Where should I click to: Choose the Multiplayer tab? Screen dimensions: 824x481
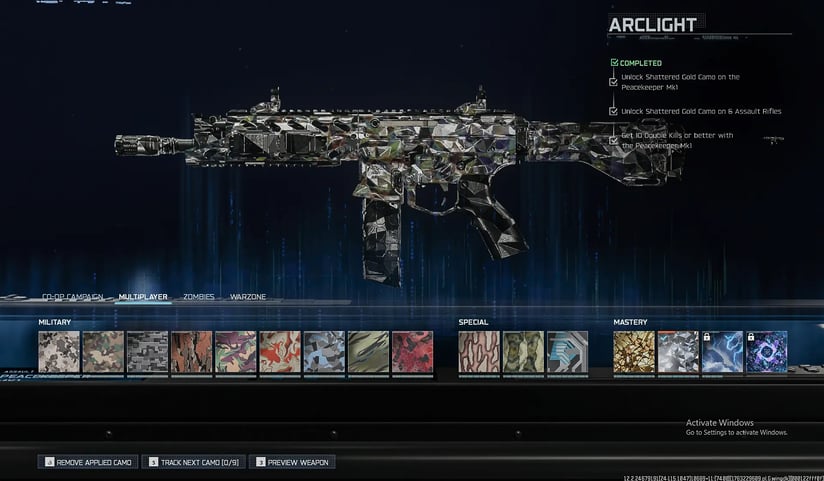[x=143, y=297]
